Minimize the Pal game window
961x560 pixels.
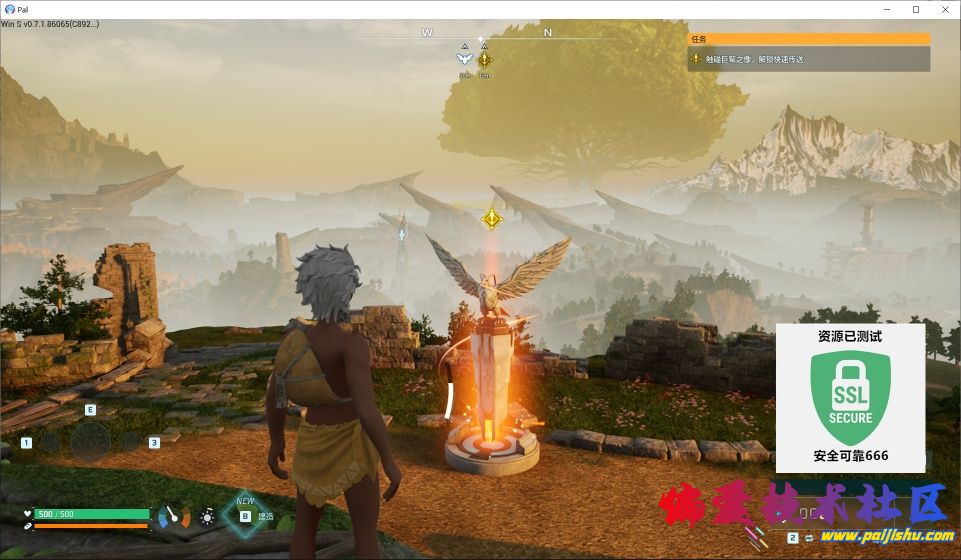(888, 9)
